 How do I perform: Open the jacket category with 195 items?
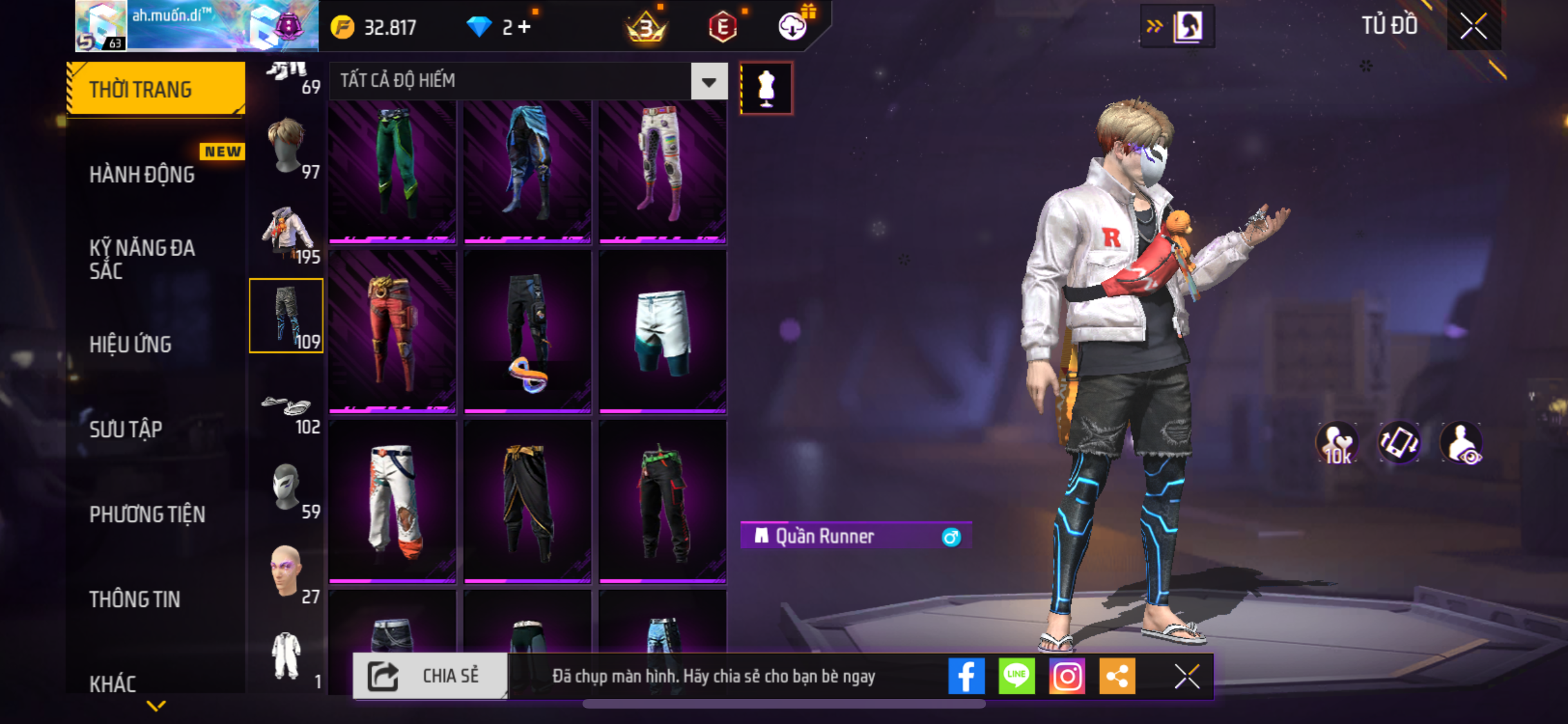click(286, 232)
